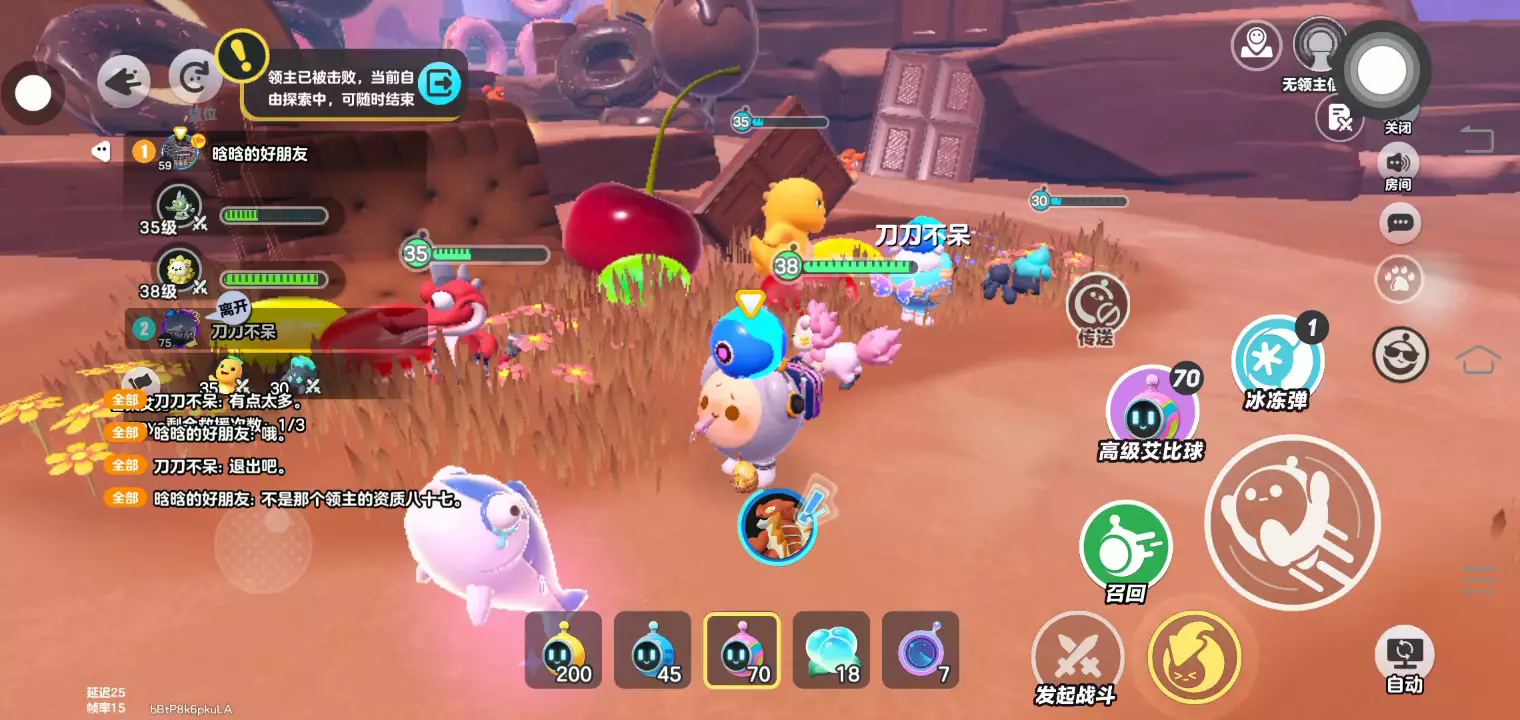Toggle the 自动 auto mode button
Image resolution: width=1520 pixels, height=720 pixels.
tap(1404, 656)
